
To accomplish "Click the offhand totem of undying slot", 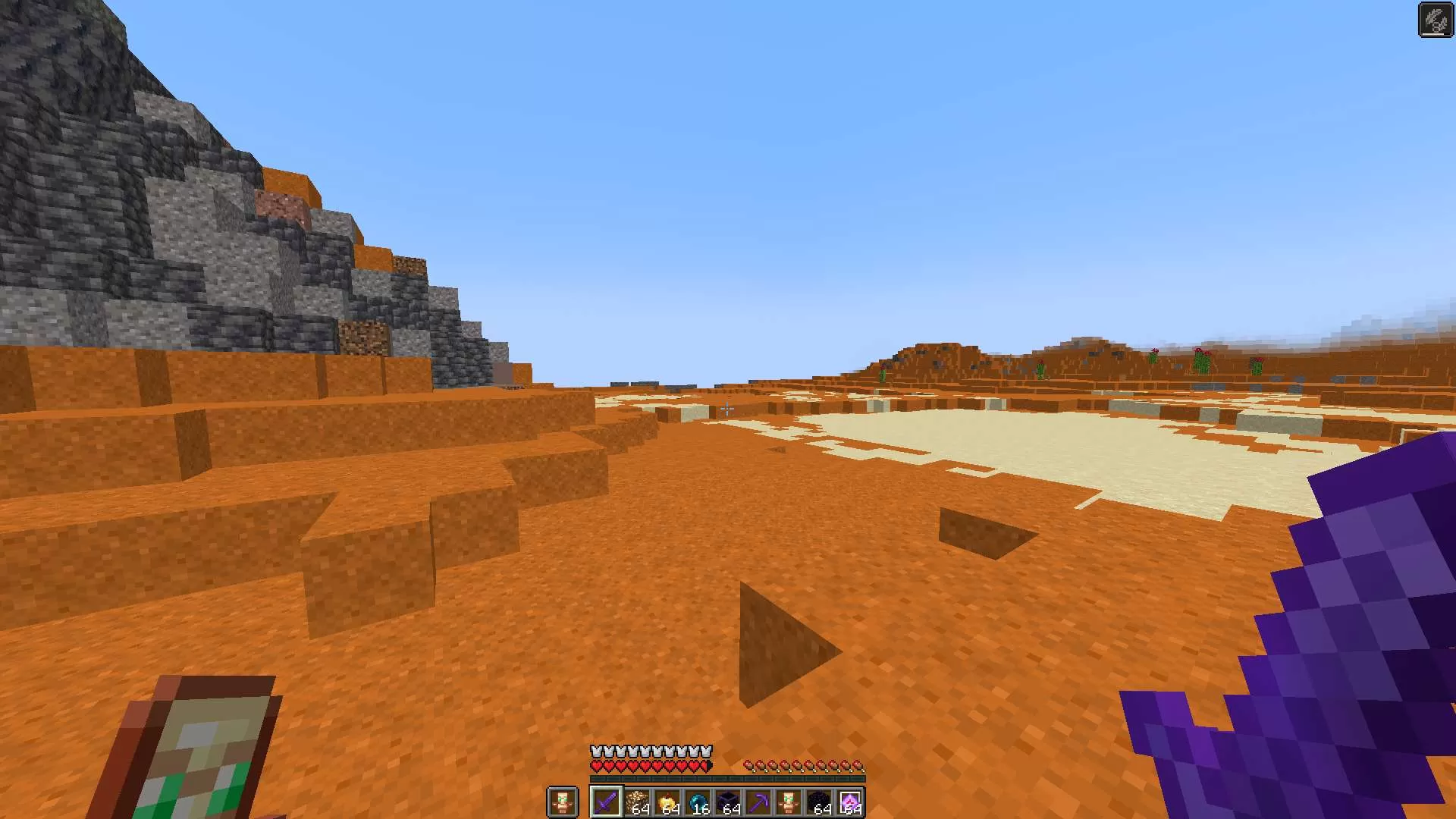I will (563, 802).
